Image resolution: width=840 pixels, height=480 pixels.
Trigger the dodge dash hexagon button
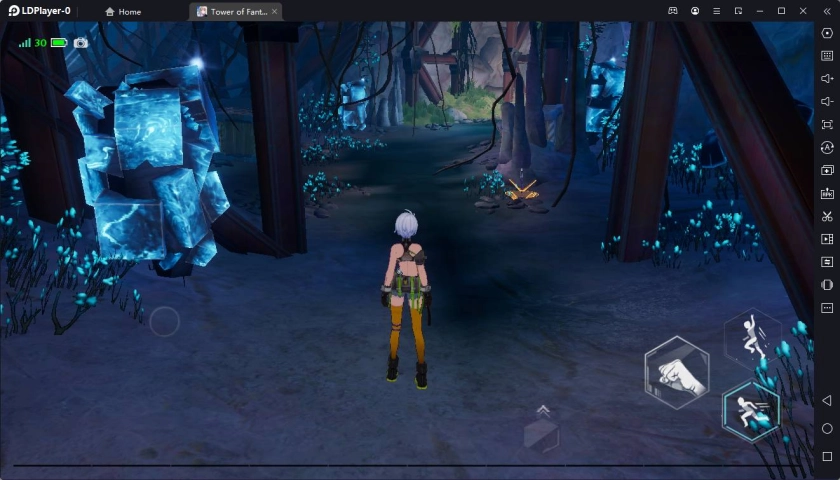click(x=750, y=410)
